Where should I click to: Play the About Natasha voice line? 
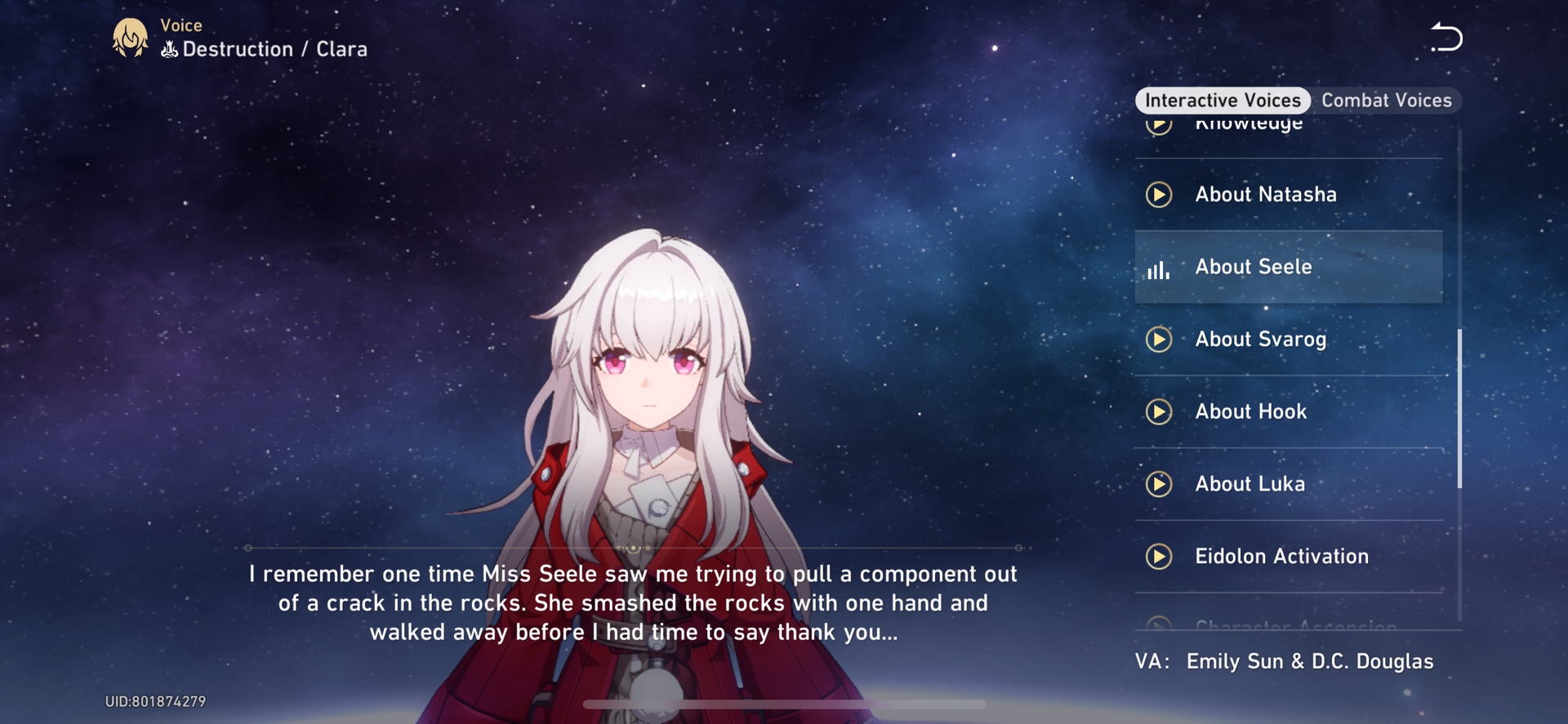click(1158, 195)
